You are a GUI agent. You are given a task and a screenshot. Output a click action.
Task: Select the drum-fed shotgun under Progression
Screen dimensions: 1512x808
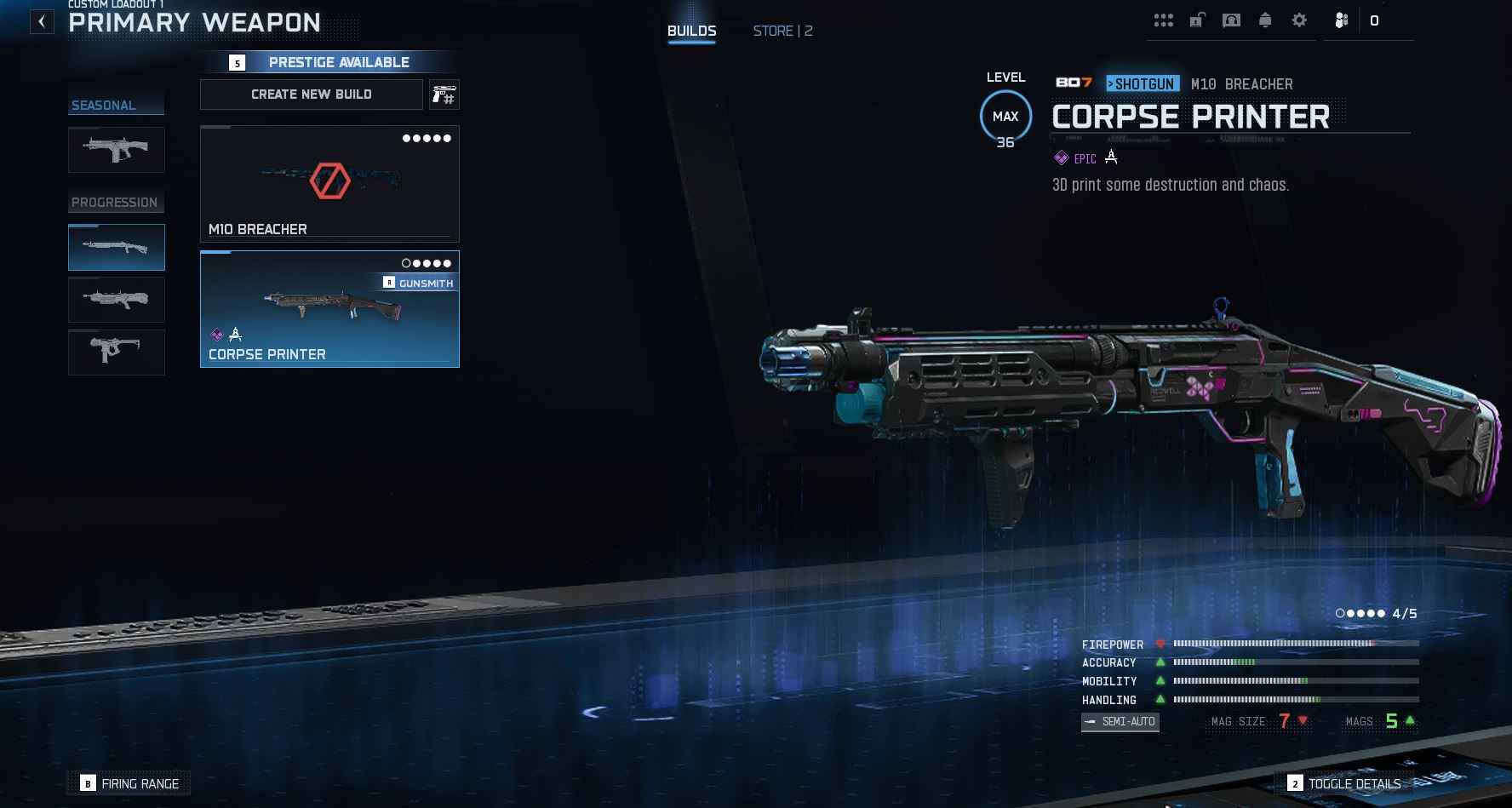pos(117,300)
